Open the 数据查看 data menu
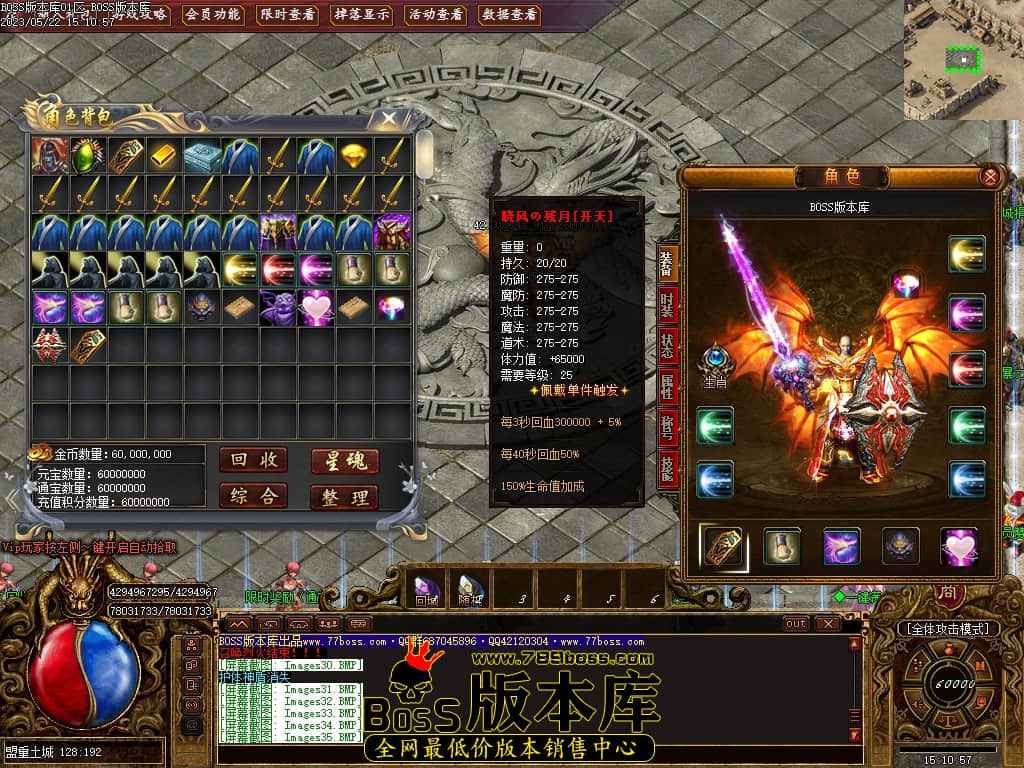 (509, 15)
